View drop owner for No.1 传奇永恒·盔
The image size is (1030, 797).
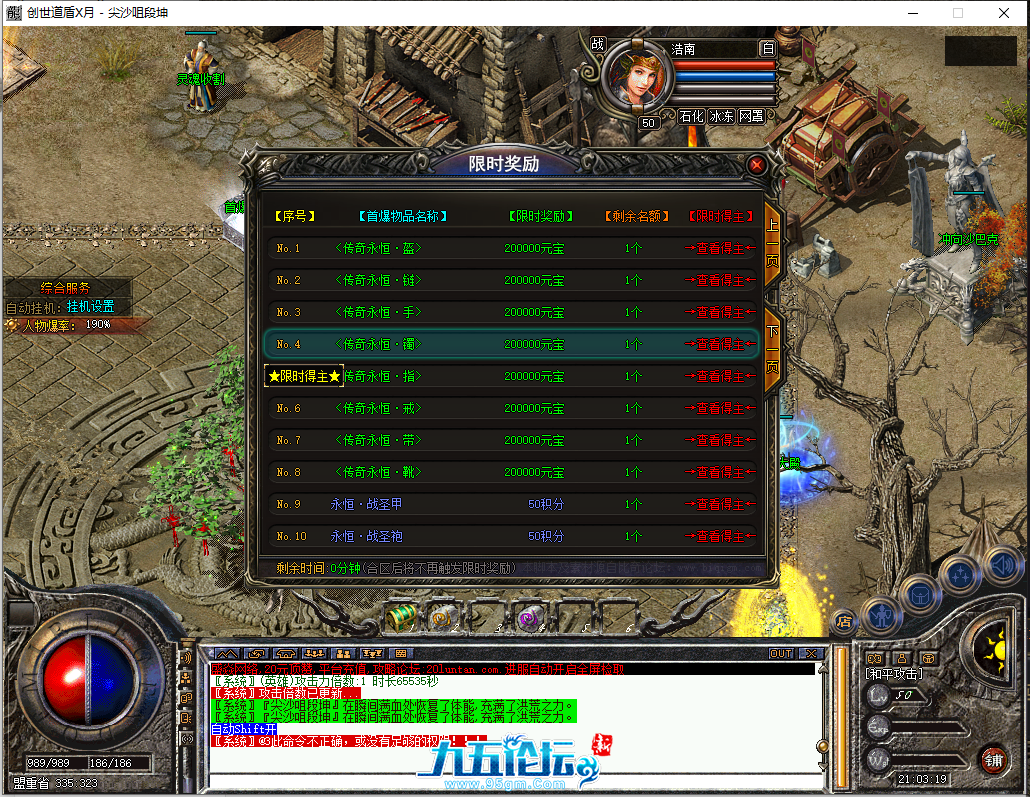pyautogui.click(x=719, y=248)
